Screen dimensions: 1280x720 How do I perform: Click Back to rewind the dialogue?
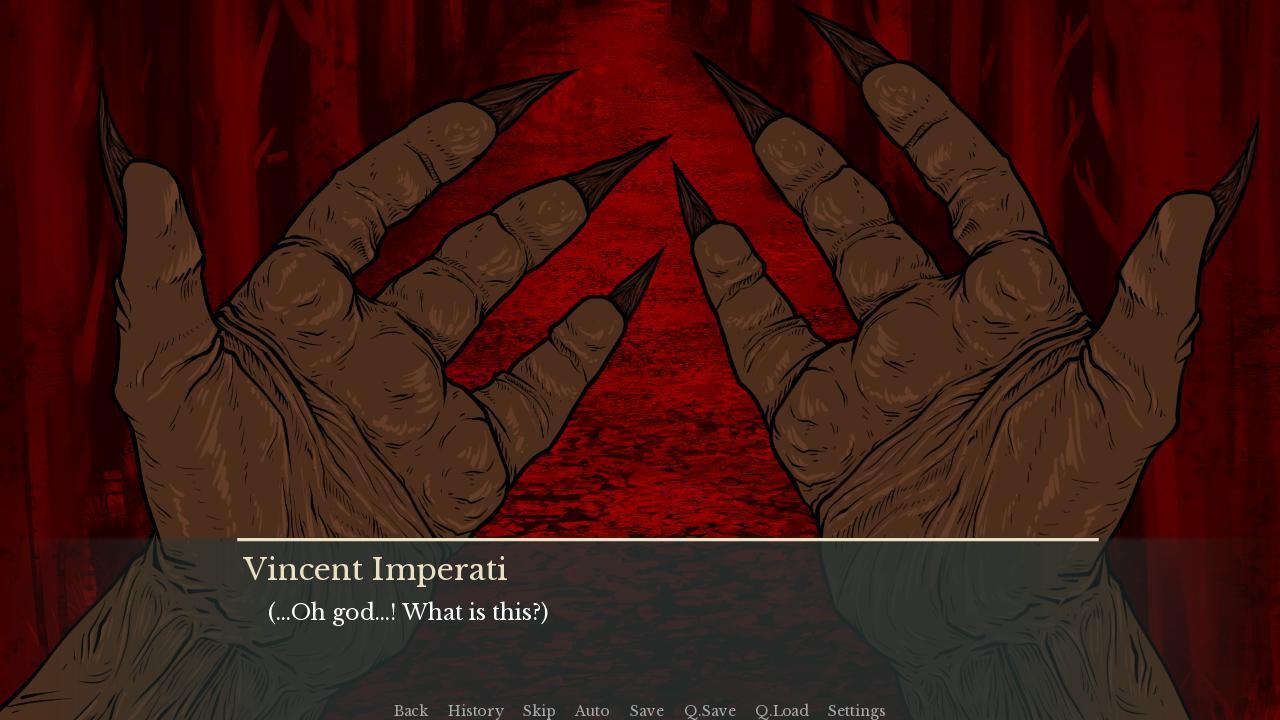[x=411, y=710]
